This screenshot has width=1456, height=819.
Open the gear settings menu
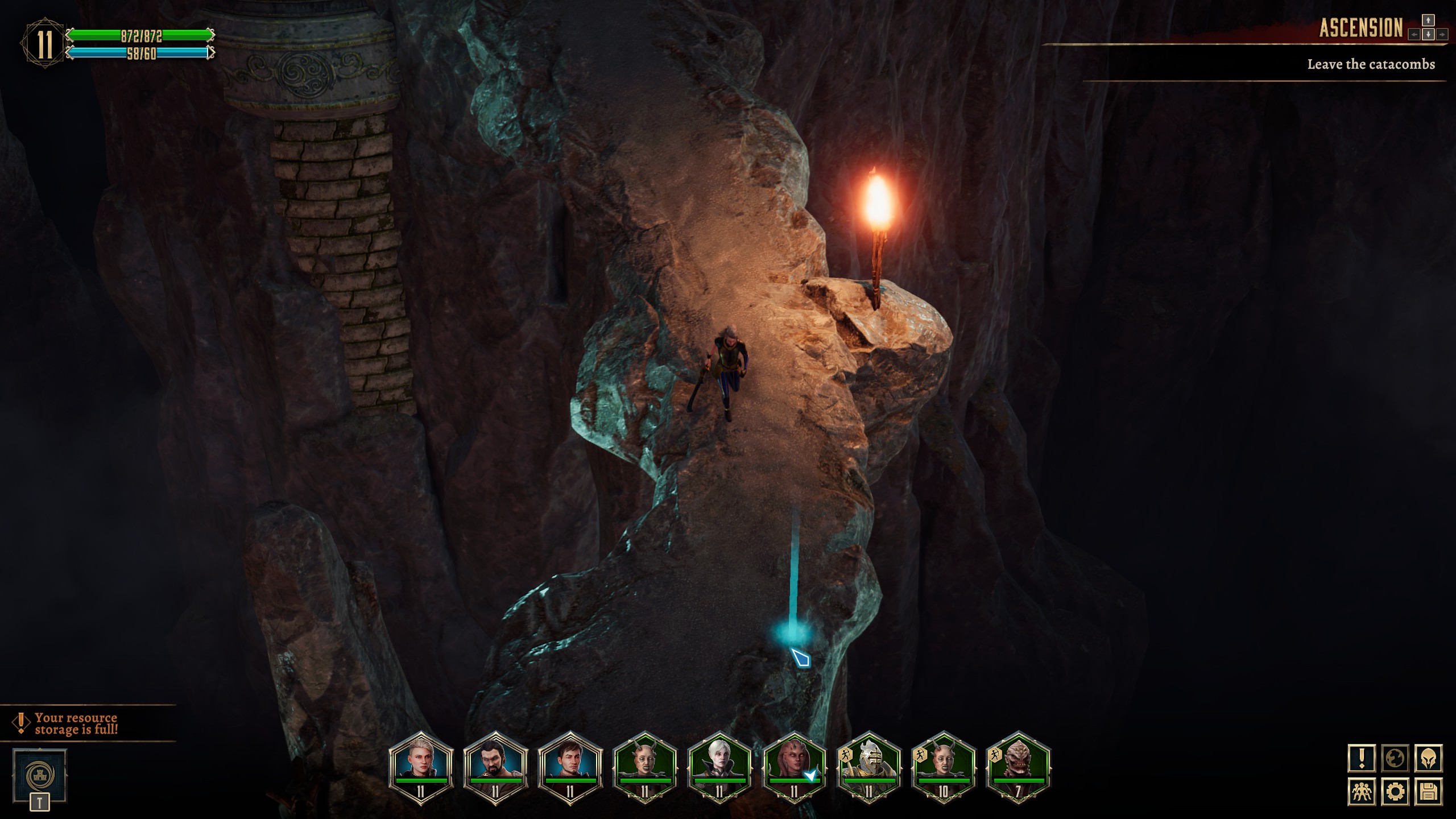pos(1395,792)
